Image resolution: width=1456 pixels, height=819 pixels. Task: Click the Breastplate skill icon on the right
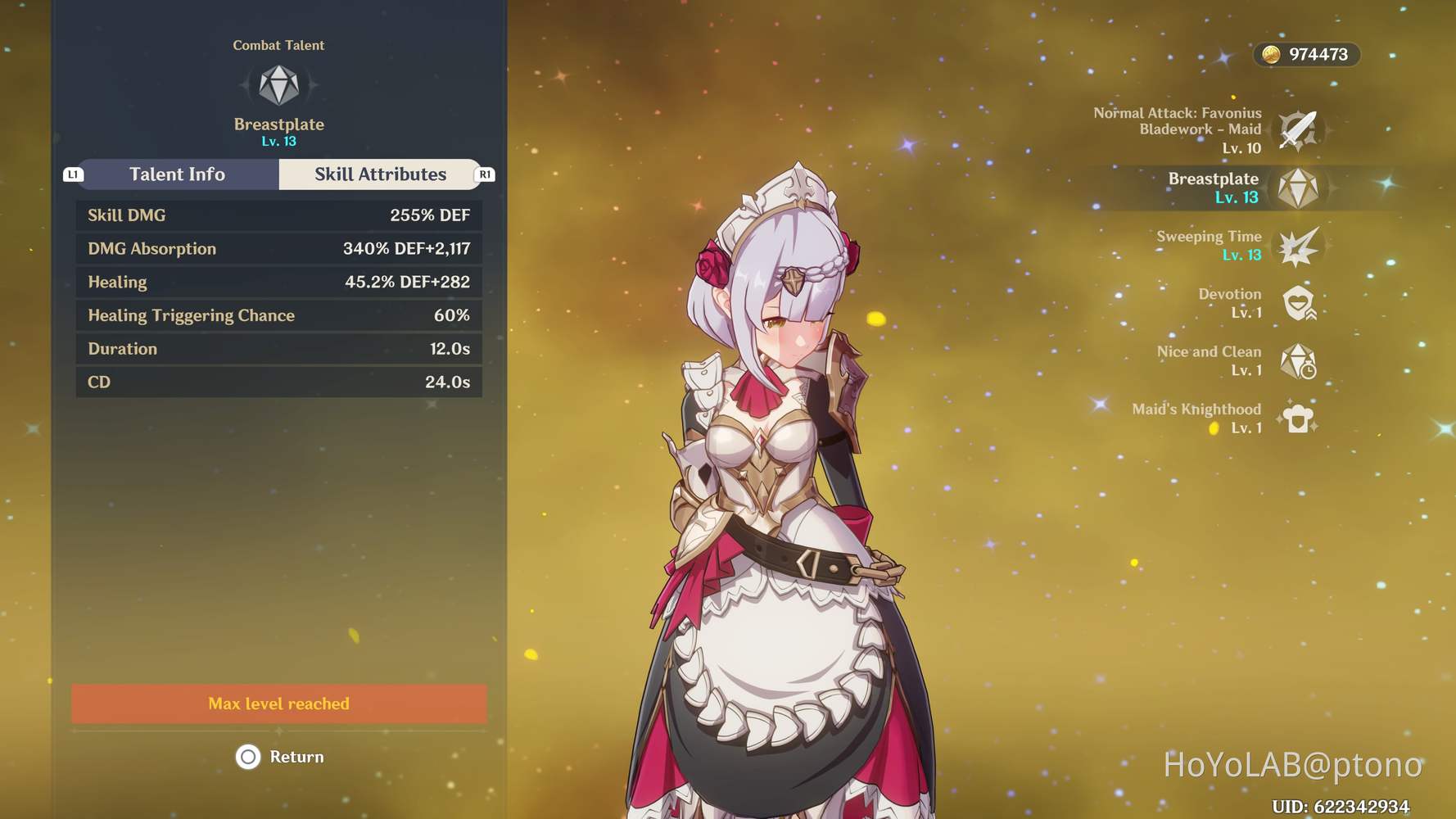click(1300, 187)
